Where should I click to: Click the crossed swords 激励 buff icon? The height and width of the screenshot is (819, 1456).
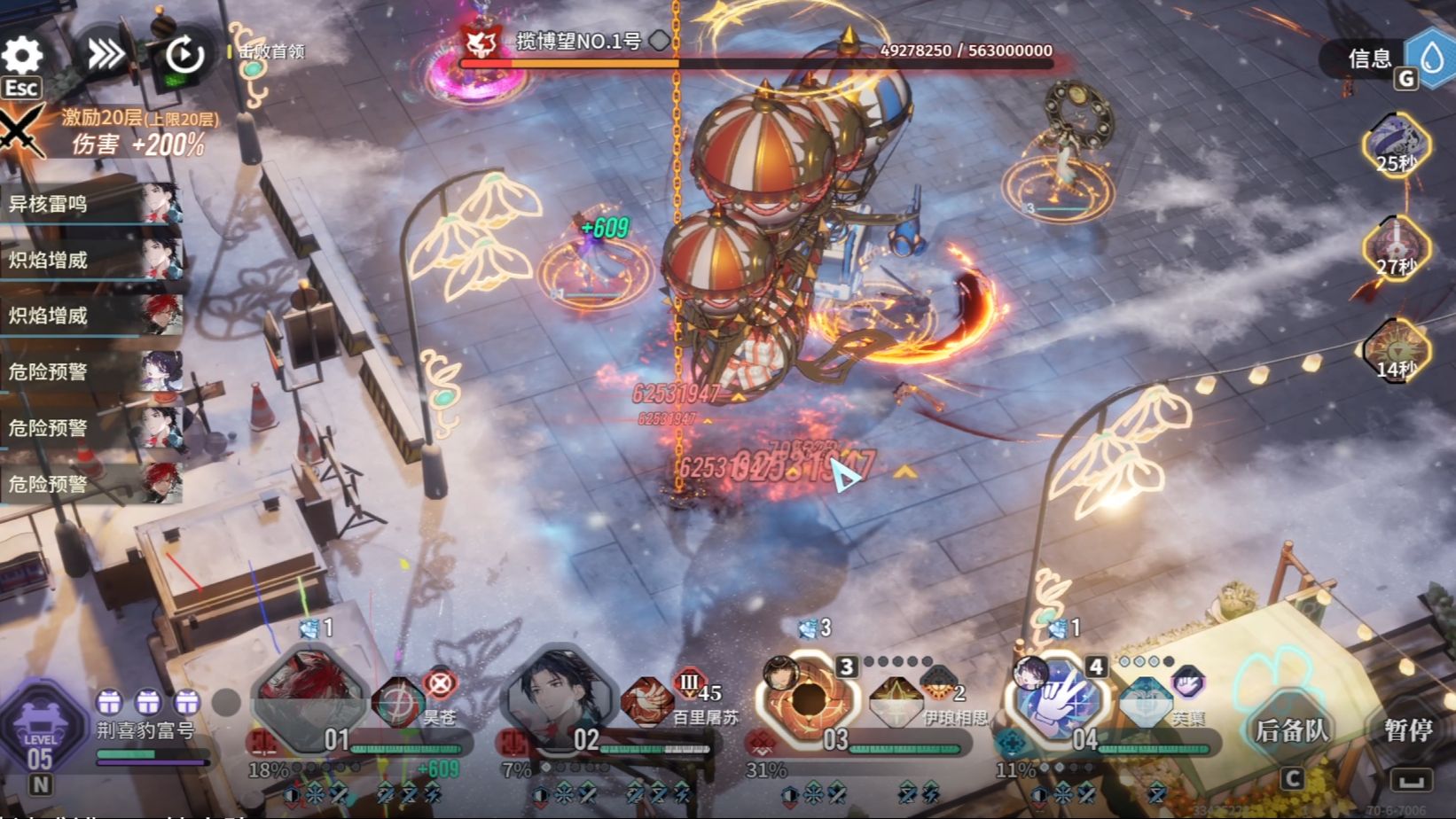tap(20, 131)
